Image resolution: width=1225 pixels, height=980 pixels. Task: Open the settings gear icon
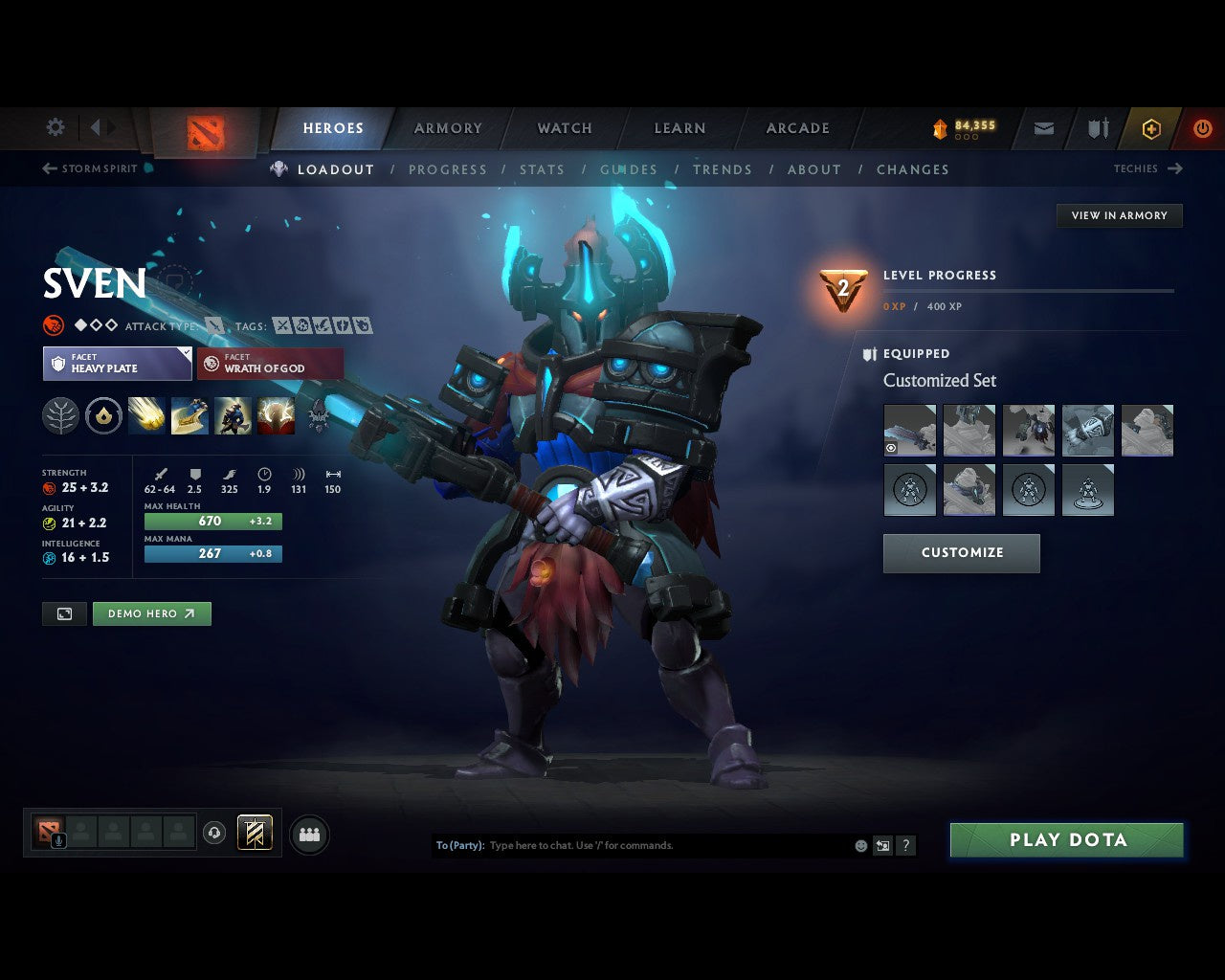point(56,127)
